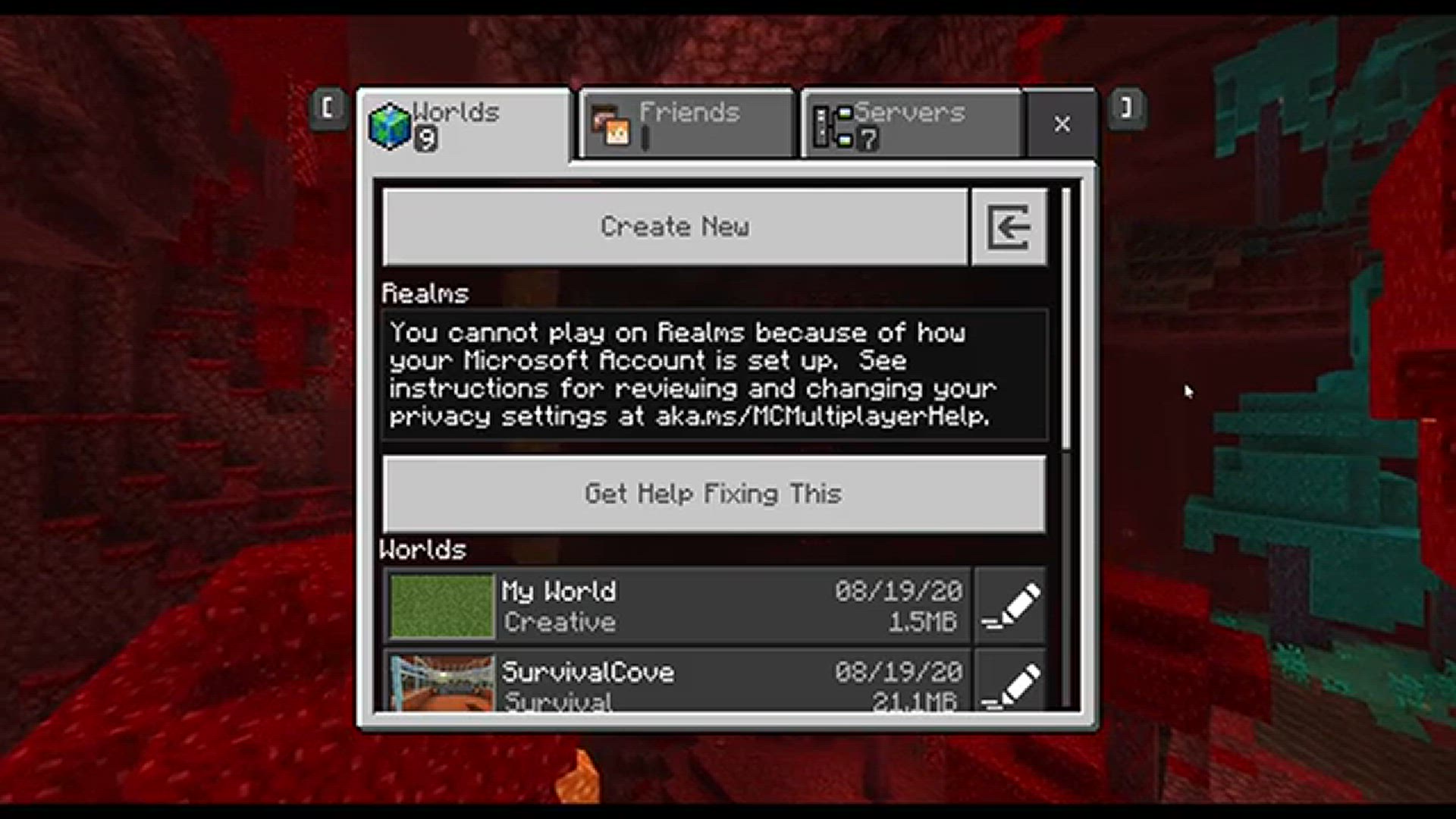Switch to the Friends tab
Screen dimensions: 1456x819
687,124
